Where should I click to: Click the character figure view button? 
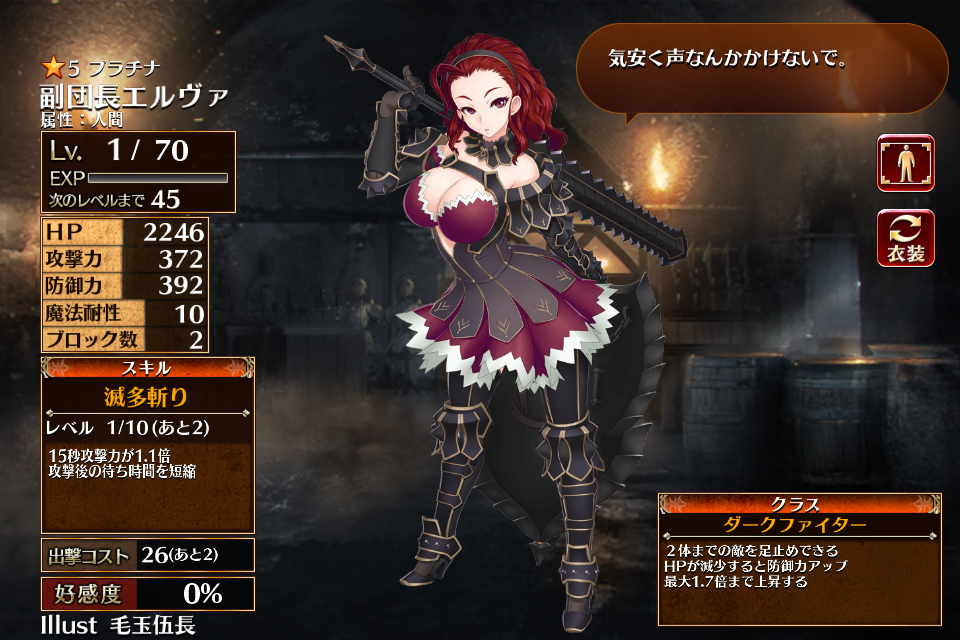click(x=905, y=163)
